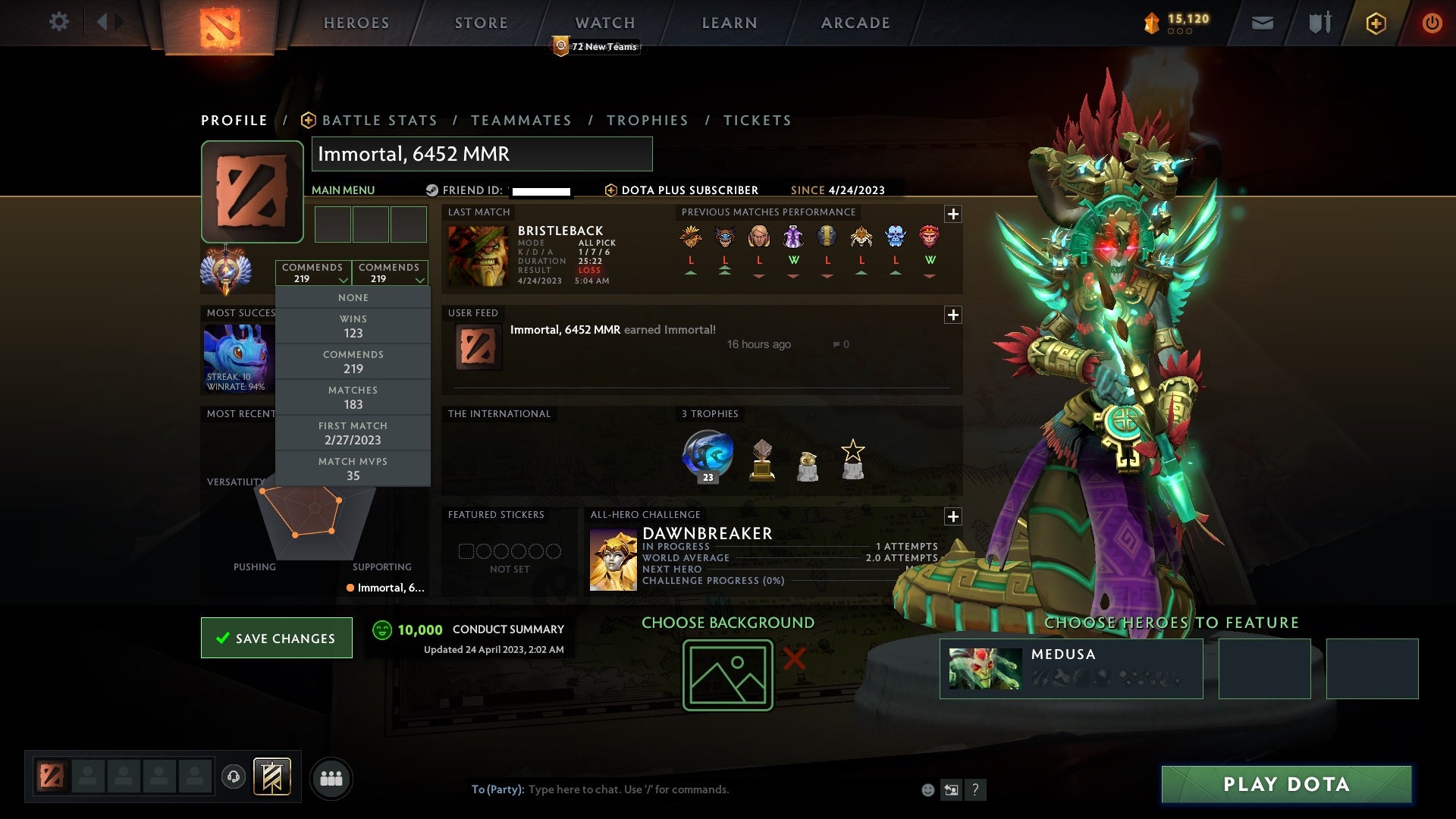This screenshot has height=819, width=1456.
Task: Open Dota Plus via the gold hexagon icon
Action: [x=1376, y=23]
